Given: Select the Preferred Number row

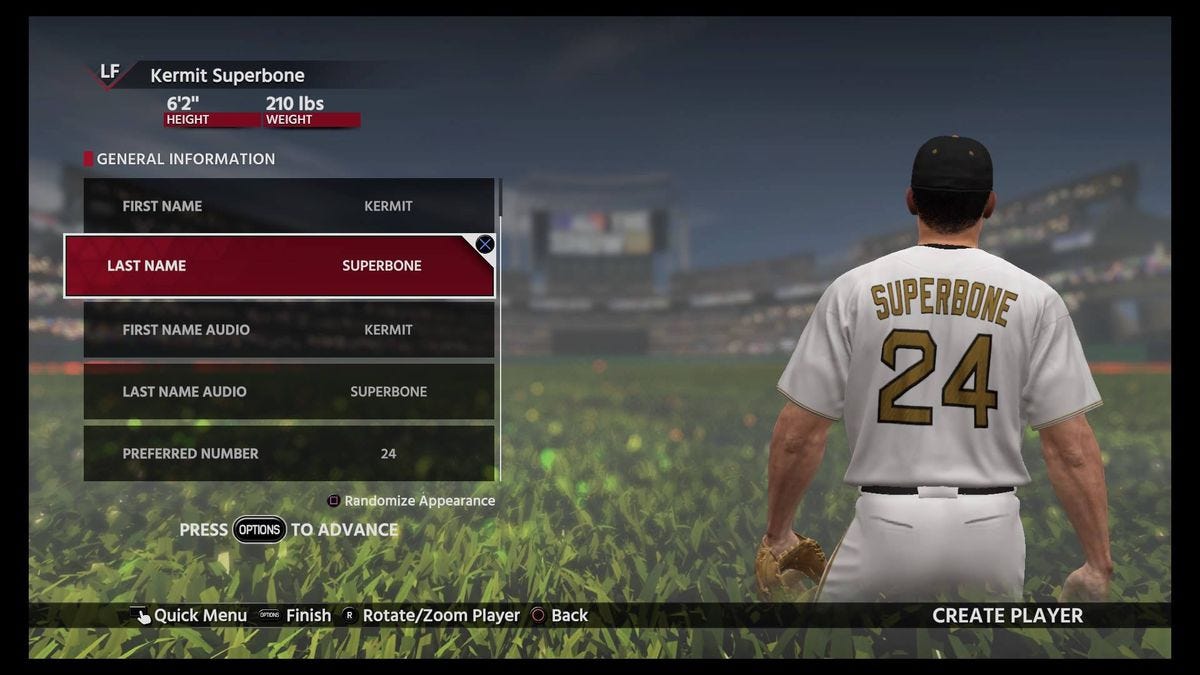Looking at the screenshot, I should point(288,454).
